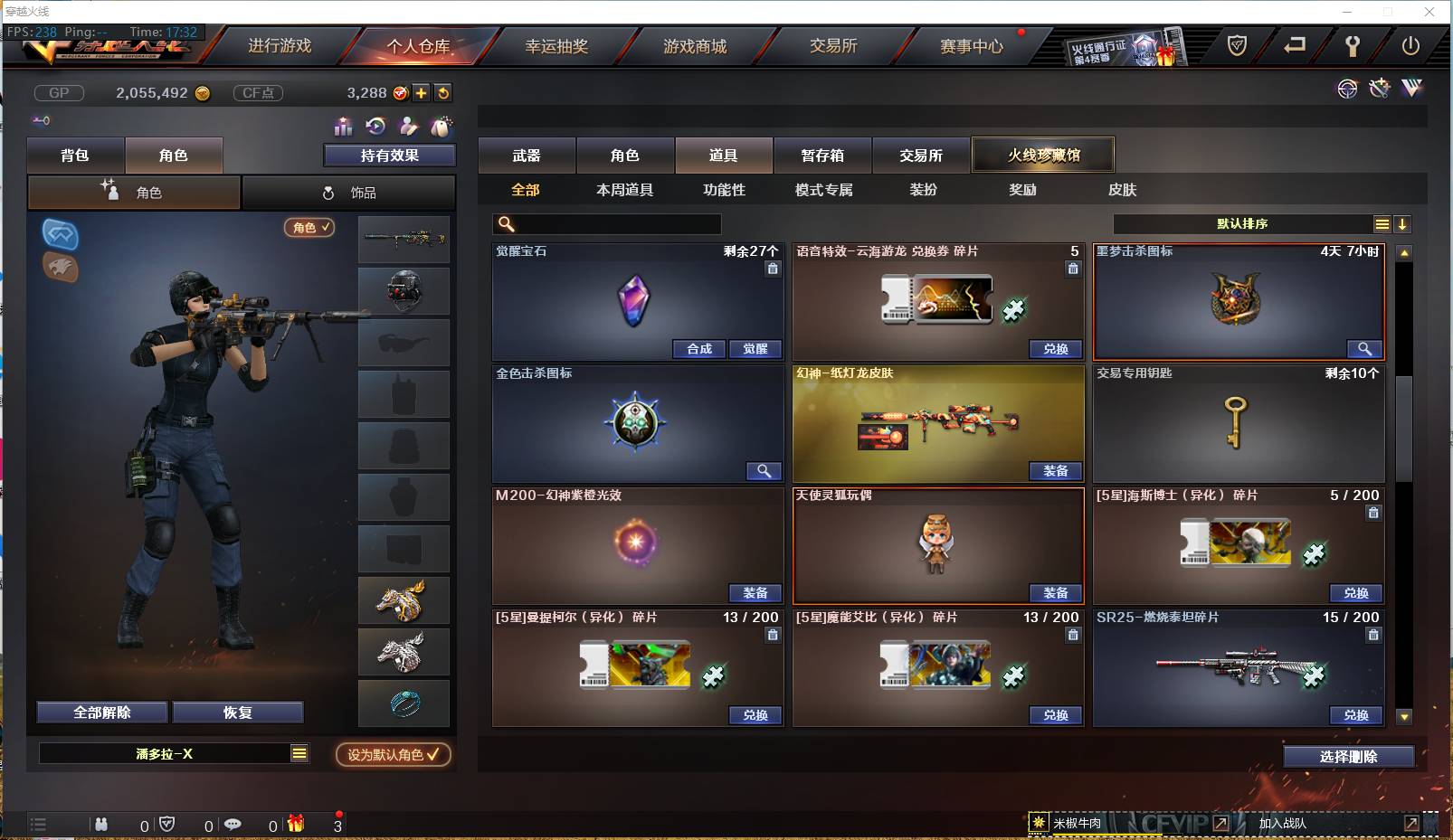Click the magnifier icon on 墨梦击杀图标 card
This screenshot has width=1453, height=840.
coord(1366,349)
